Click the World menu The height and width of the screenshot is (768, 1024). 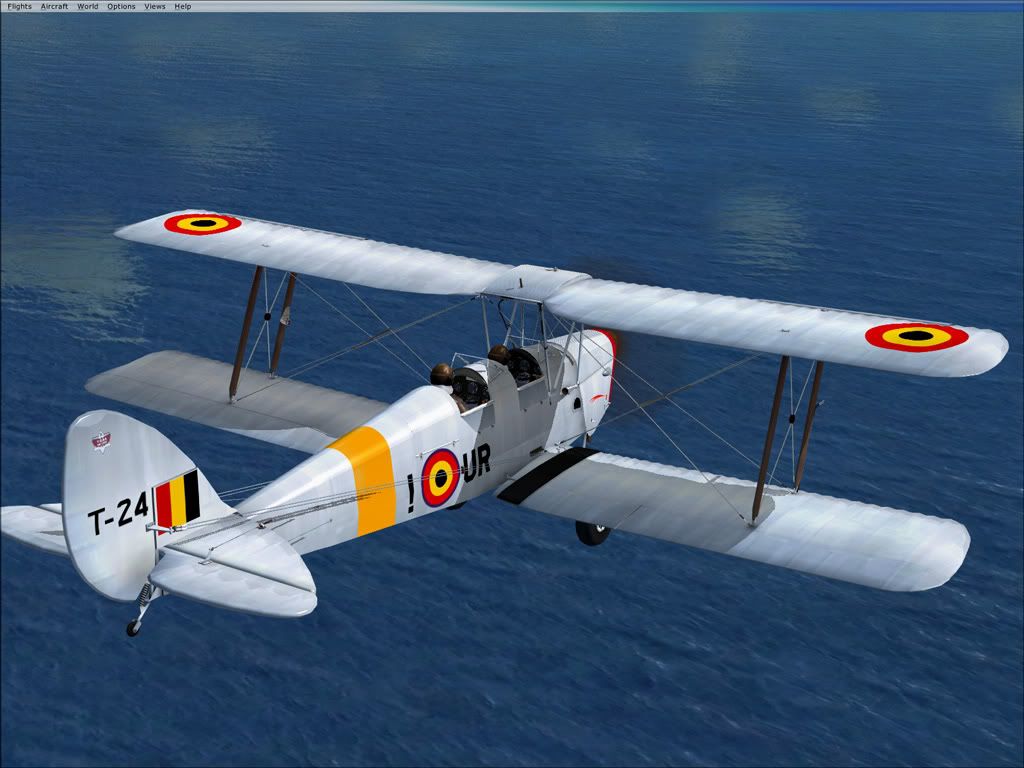pos(88,6)
